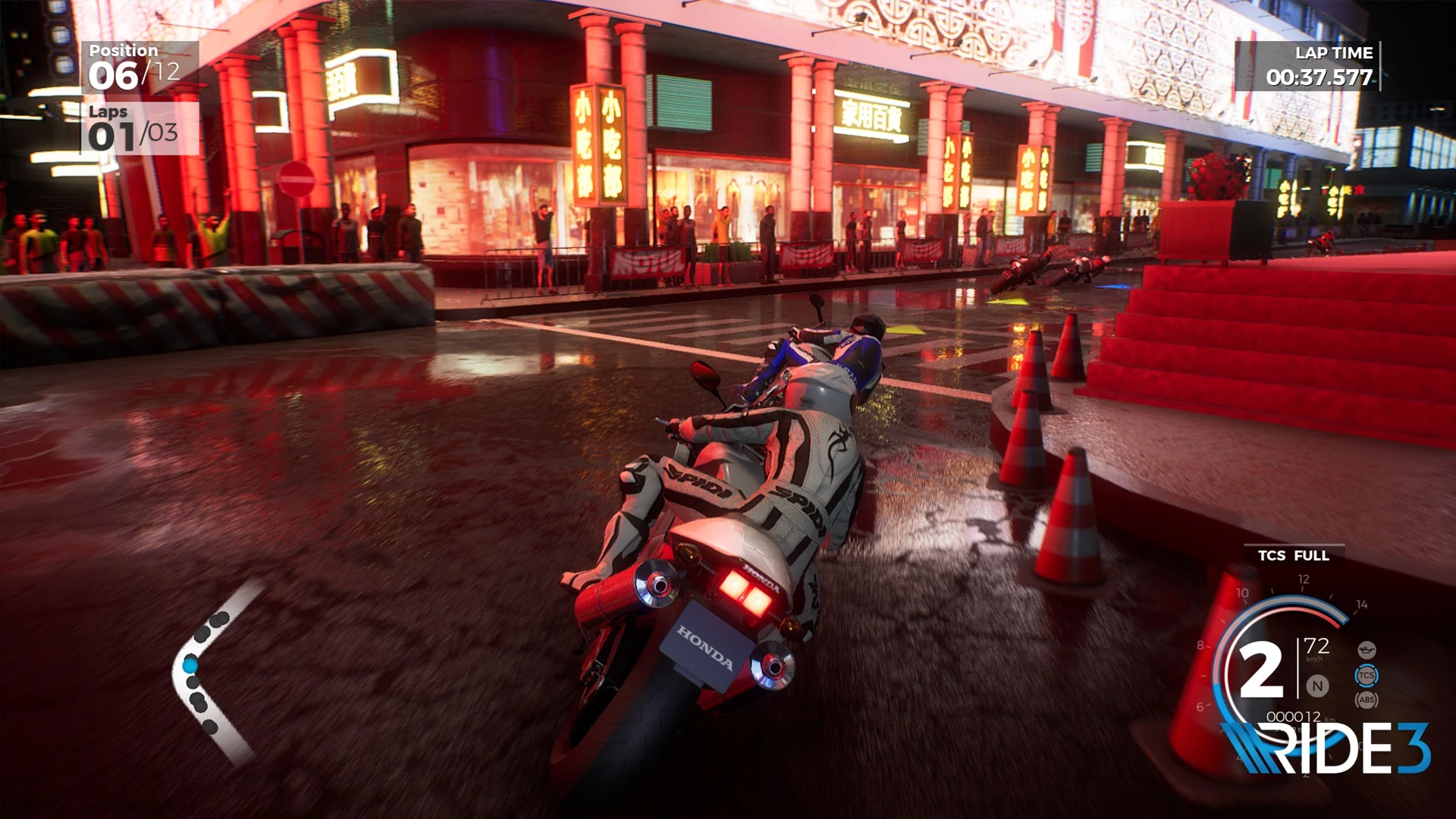The width and height of the screenshot is (1456, 819).
Task: Select the neutral N indicator
Action: (1317, 686)
